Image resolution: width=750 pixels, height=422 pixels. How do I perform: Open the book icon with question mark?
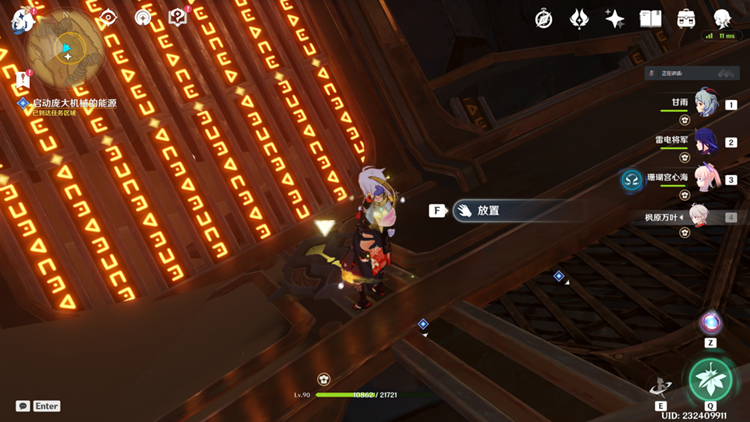tap(178, 17)
